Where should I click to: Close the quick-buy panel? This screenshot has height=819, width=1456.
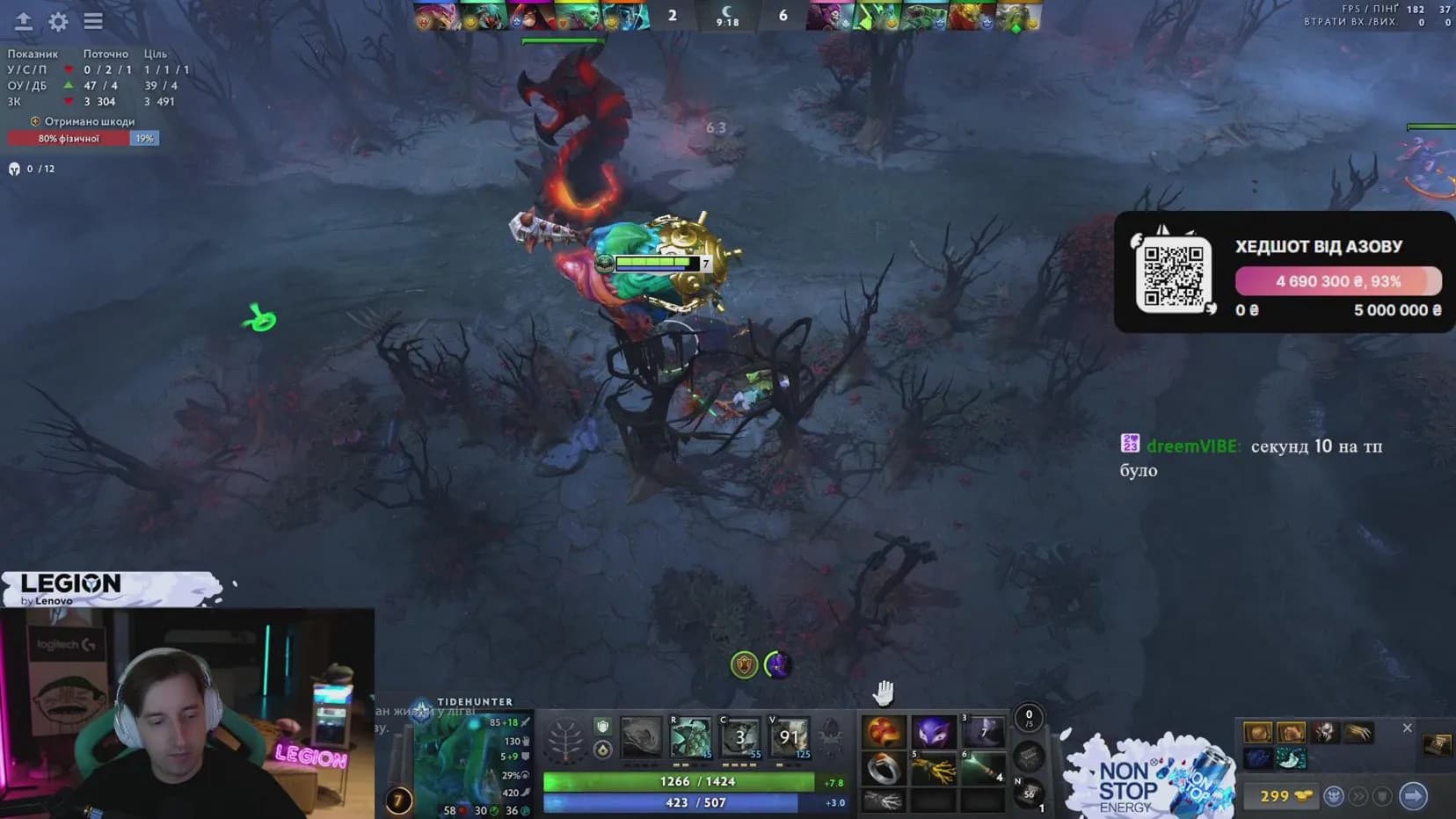click(1407, 728)
